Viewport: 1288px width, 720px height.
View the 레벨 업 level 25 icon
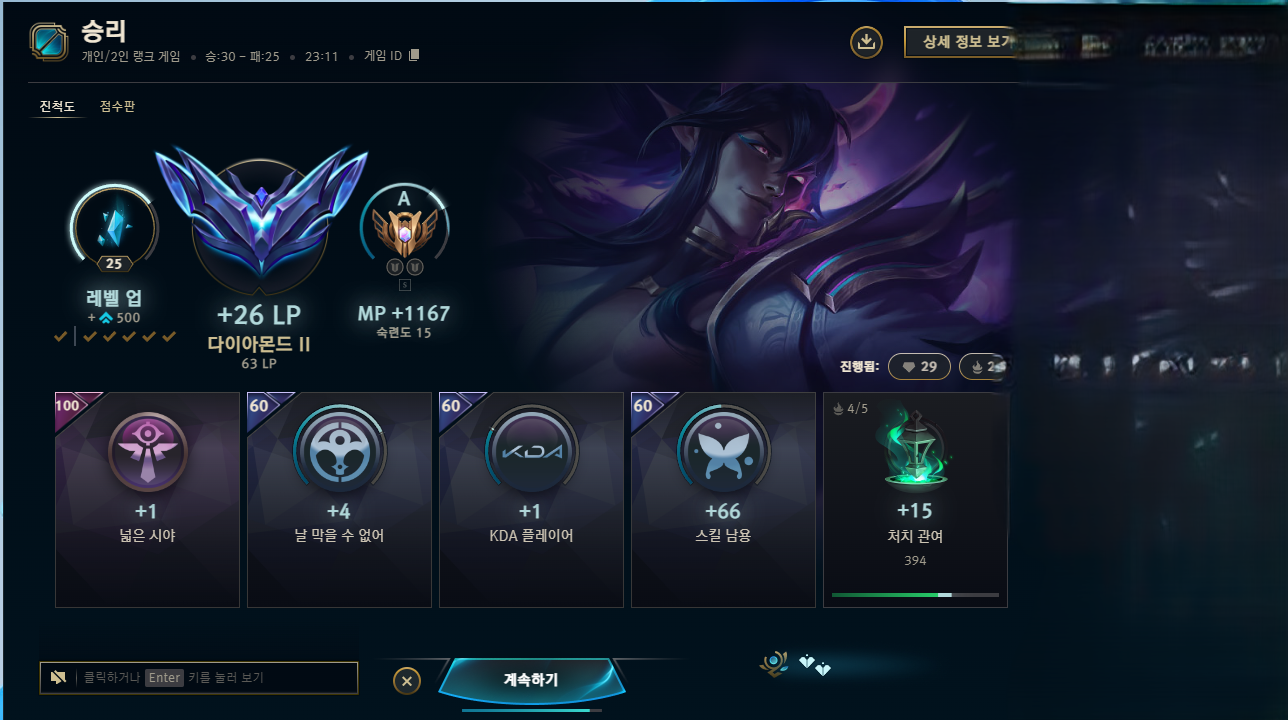point(113,225)
